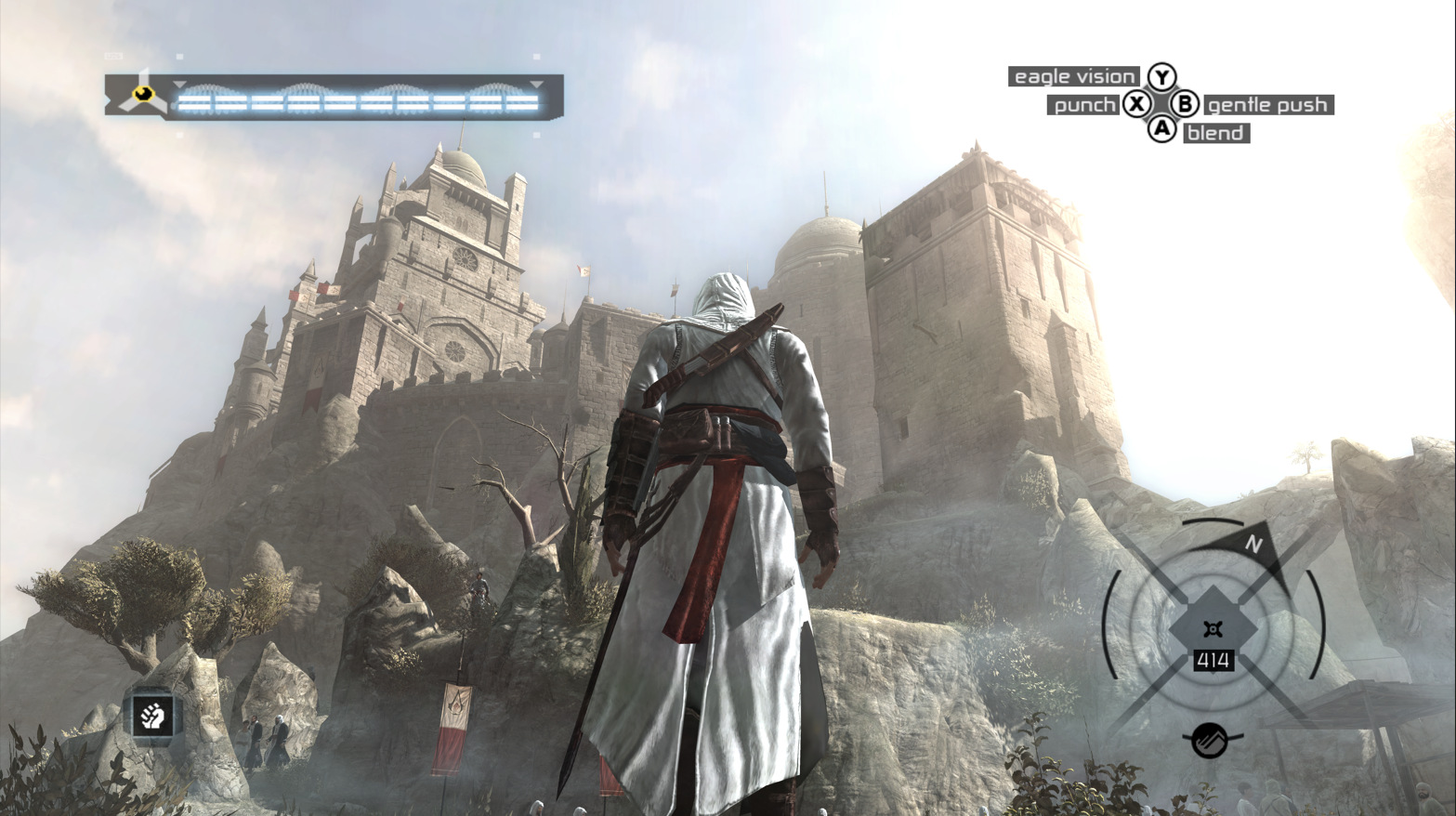
Task: Click the round icon beneath the minimap
Action: [x=1210, y=740]
